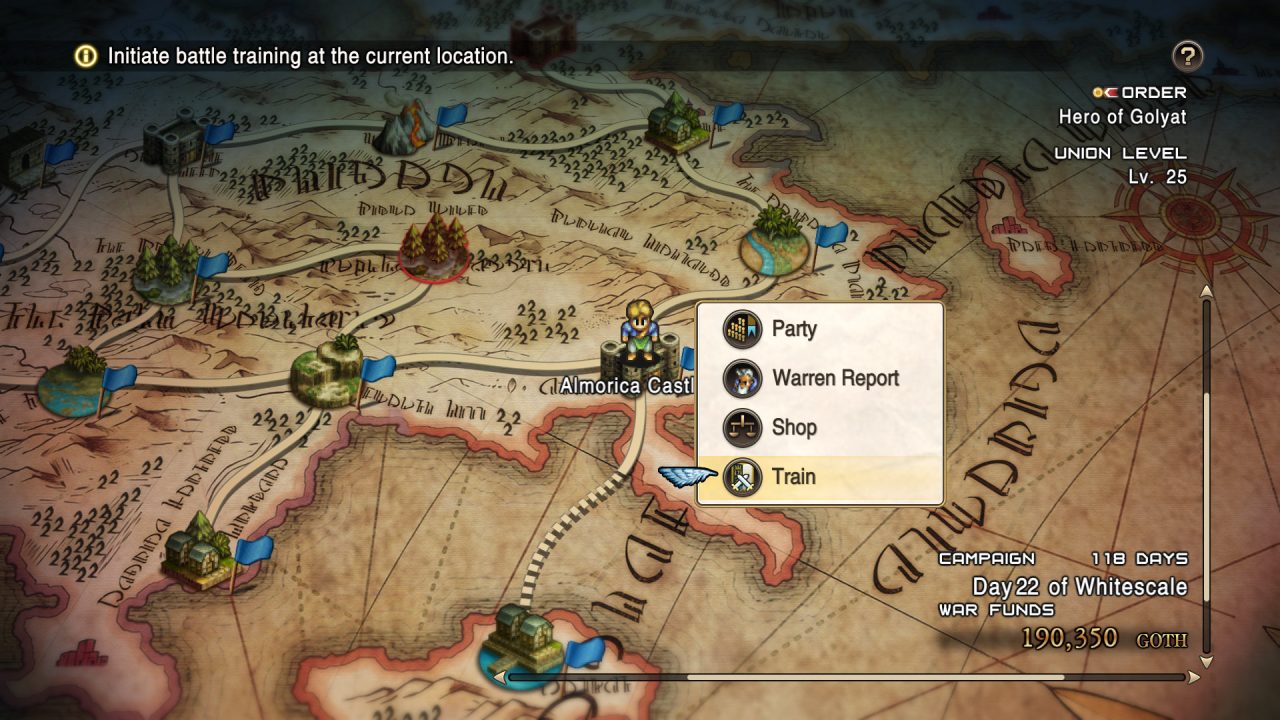This screenshot has width=1280, height=720.
Task: Click the question mark help button
Action: [x=1187, y=56]
